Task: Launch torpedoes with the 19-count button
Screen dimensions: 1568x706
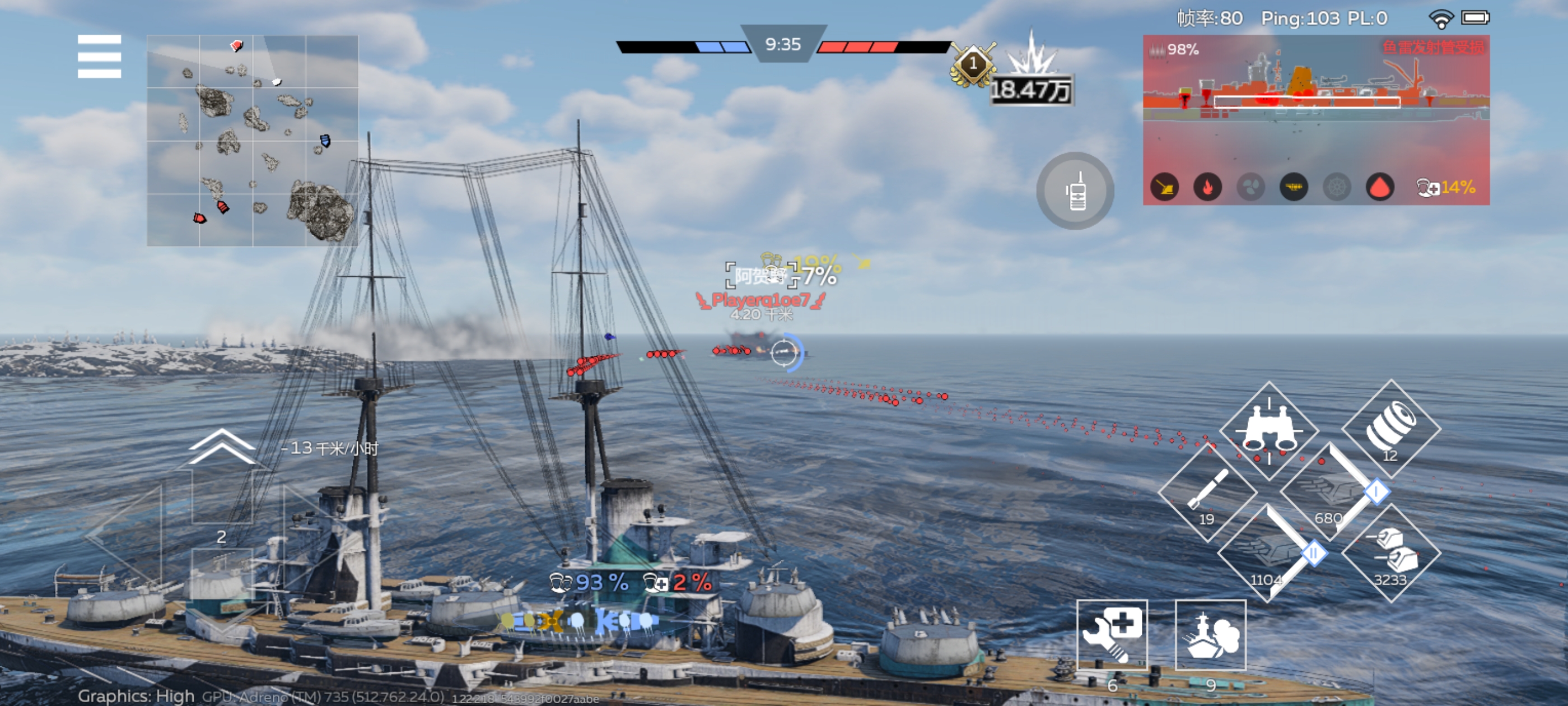Action: point(1207,492)
